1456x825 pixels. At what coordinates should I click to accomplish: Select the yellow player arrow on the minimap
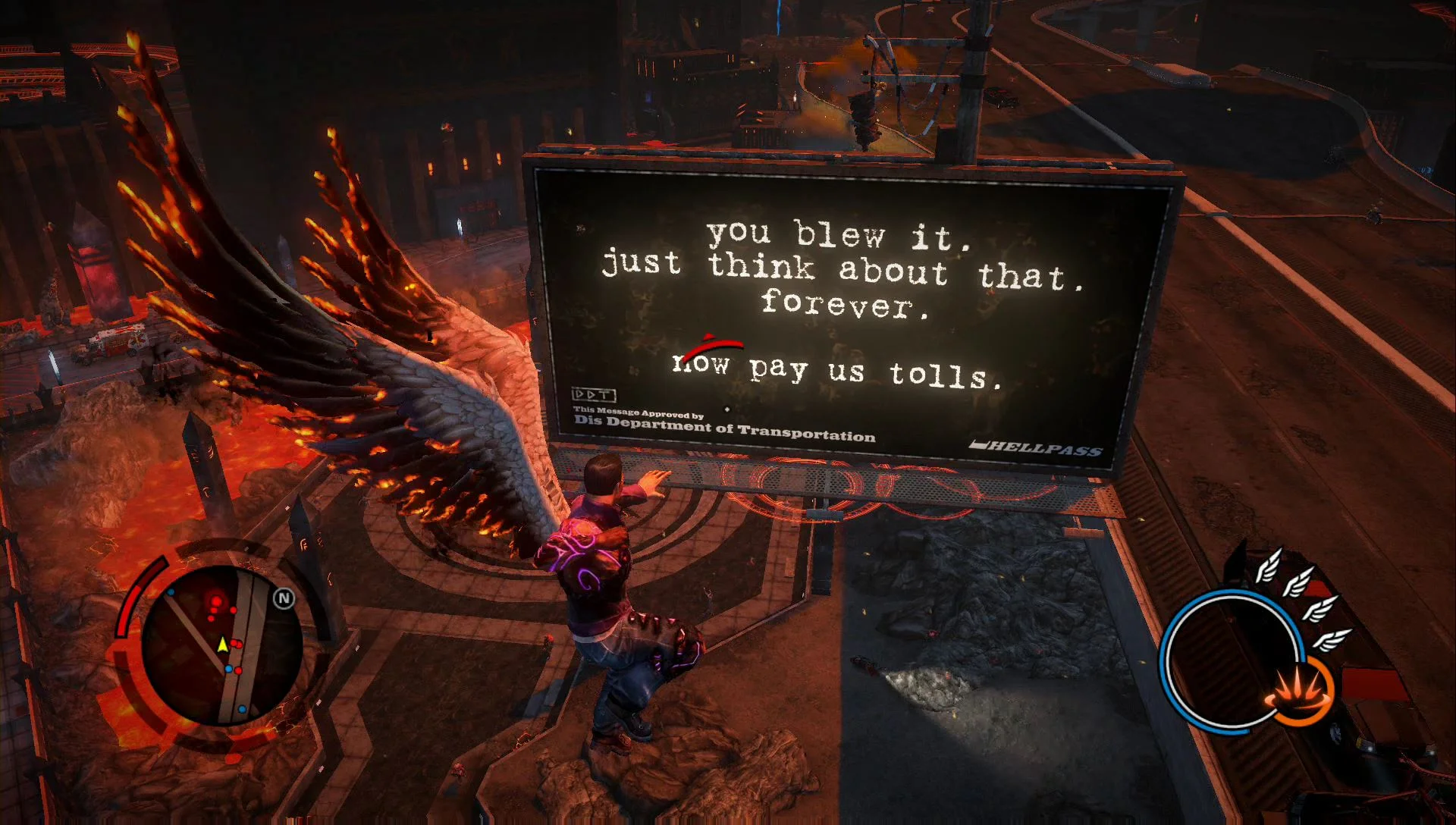pyautogui.click(x=223, y=645)
